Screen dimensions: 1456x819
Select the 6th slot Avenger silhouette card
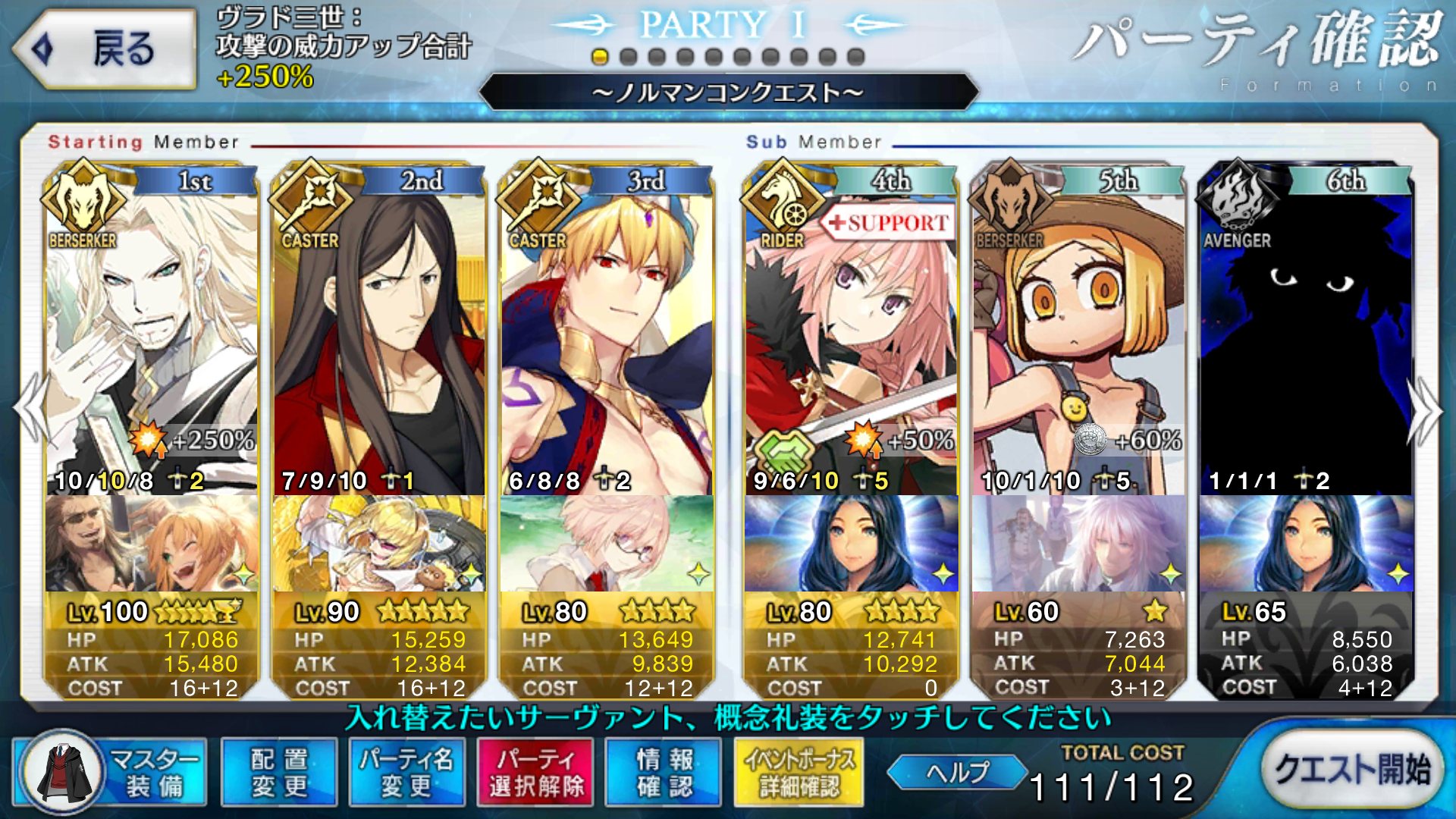point(1306,334)
